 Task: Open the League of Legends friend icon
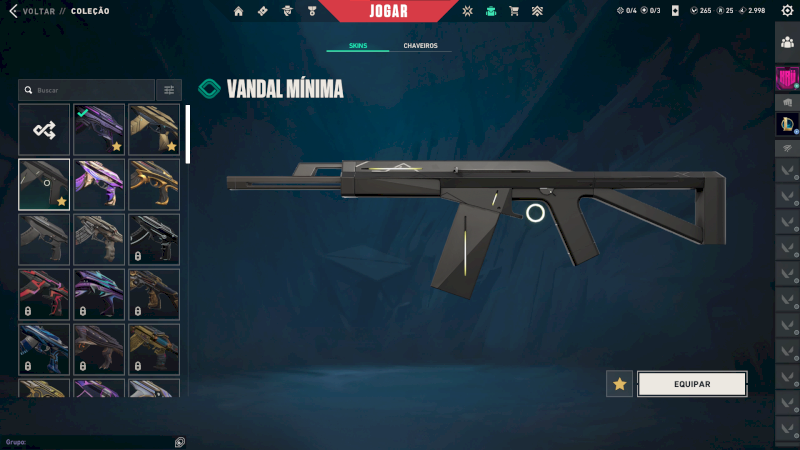point(787,124)
